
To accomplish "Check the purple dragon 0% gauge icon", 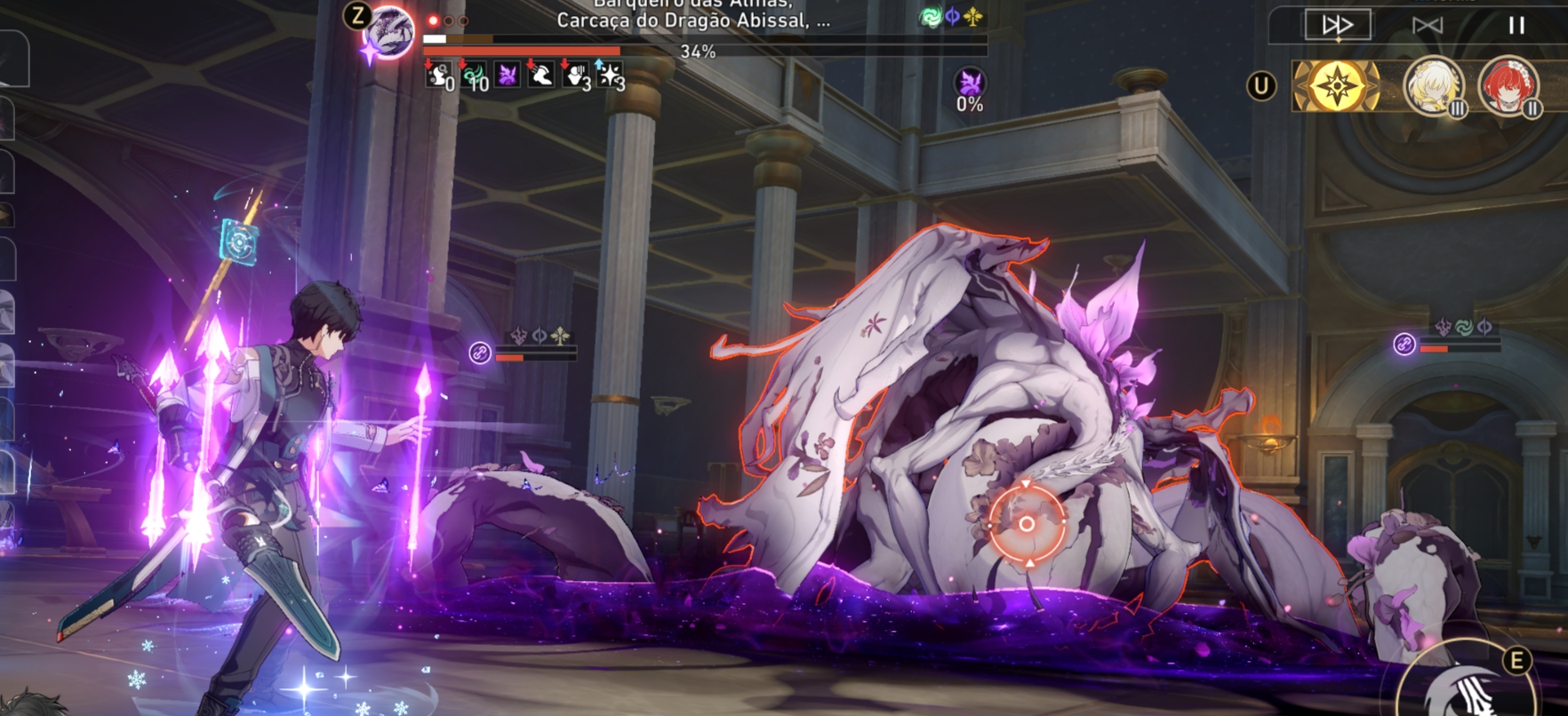I will coord(970,84).
